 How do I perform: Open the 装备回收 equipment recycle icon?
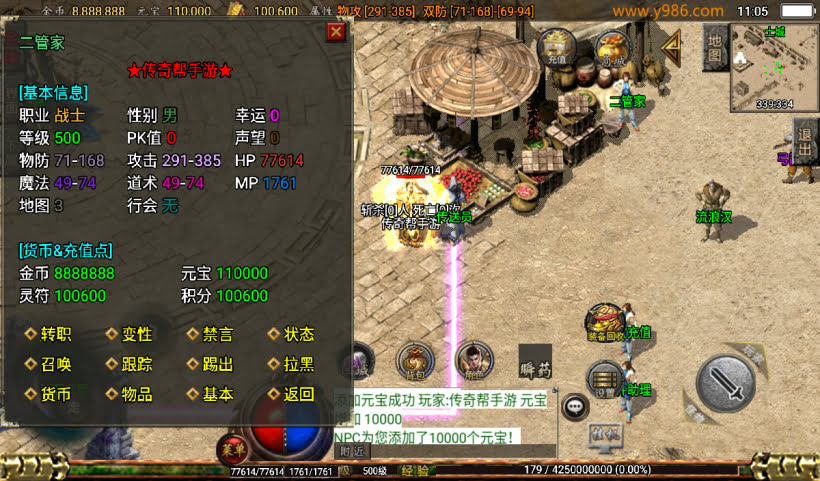pyautogui.click(x=605, y=323)
